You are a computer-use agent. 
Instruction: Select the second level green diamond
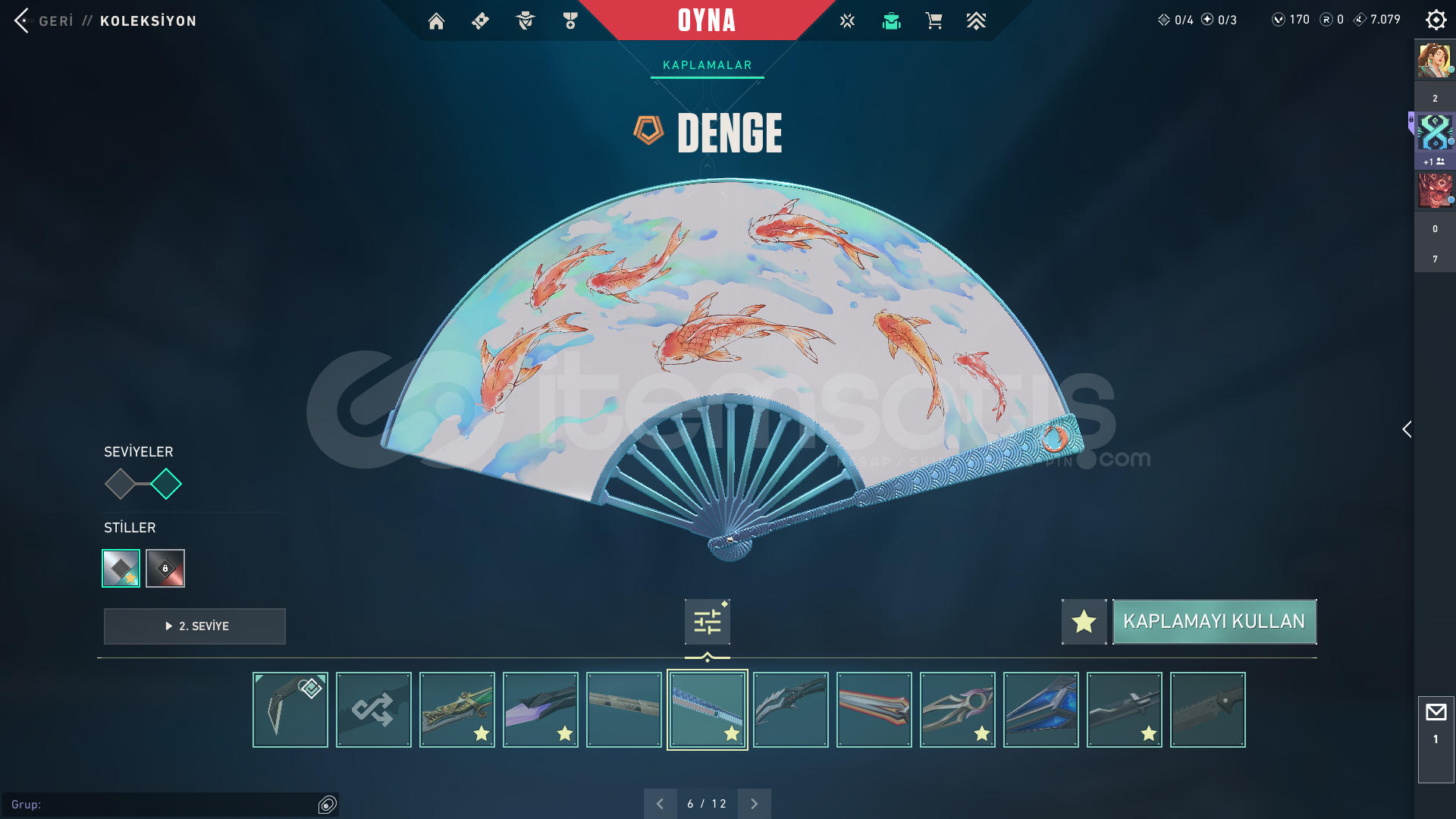(x=166, y=484)
